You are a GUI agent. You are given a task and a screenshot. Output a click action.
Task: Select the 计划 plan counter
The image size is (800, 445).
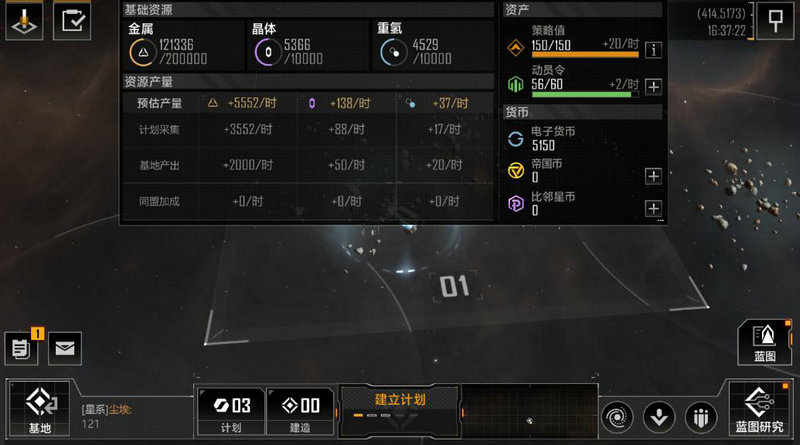pyautogui.click(x=229, y=411)
